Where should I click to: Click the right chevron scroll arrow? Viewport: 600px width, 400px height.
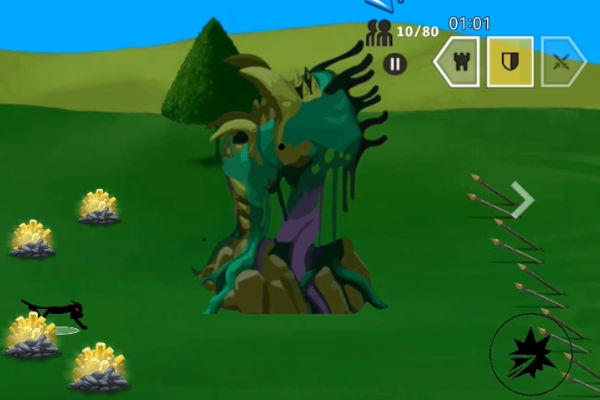521,199
